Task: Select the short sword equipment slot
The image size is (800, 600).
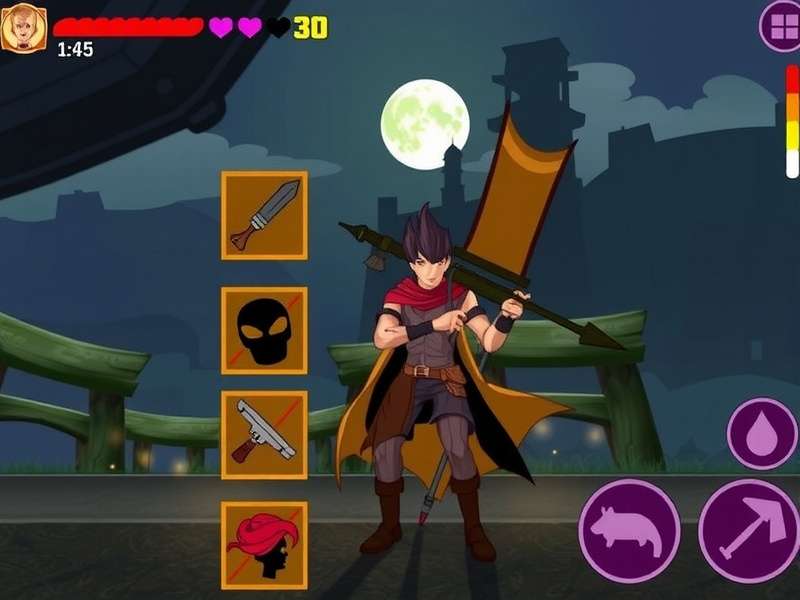Action: pos(264,215)
